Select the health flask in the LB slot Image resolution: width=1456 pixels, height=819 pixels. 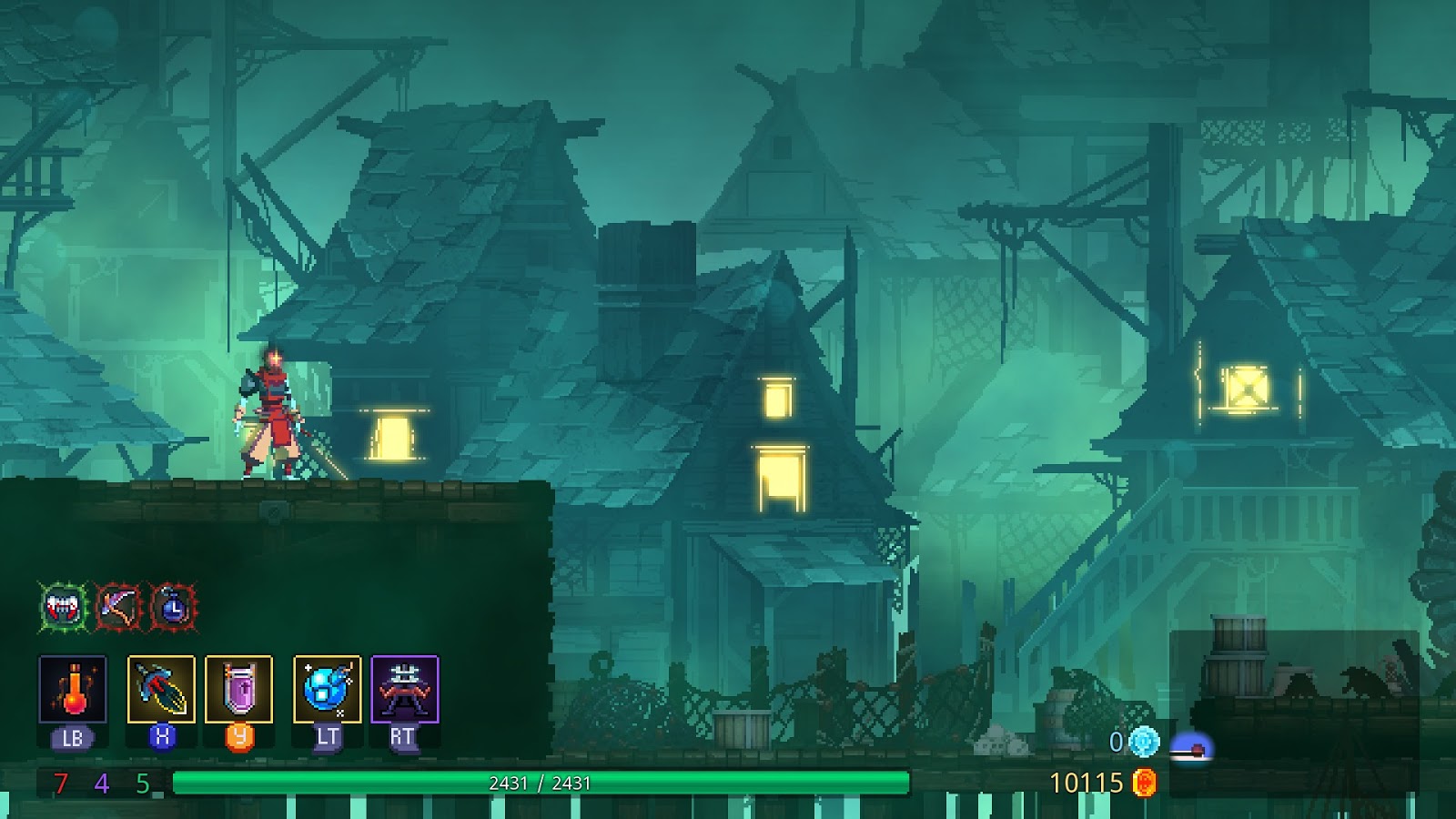[x=73, y=689]
